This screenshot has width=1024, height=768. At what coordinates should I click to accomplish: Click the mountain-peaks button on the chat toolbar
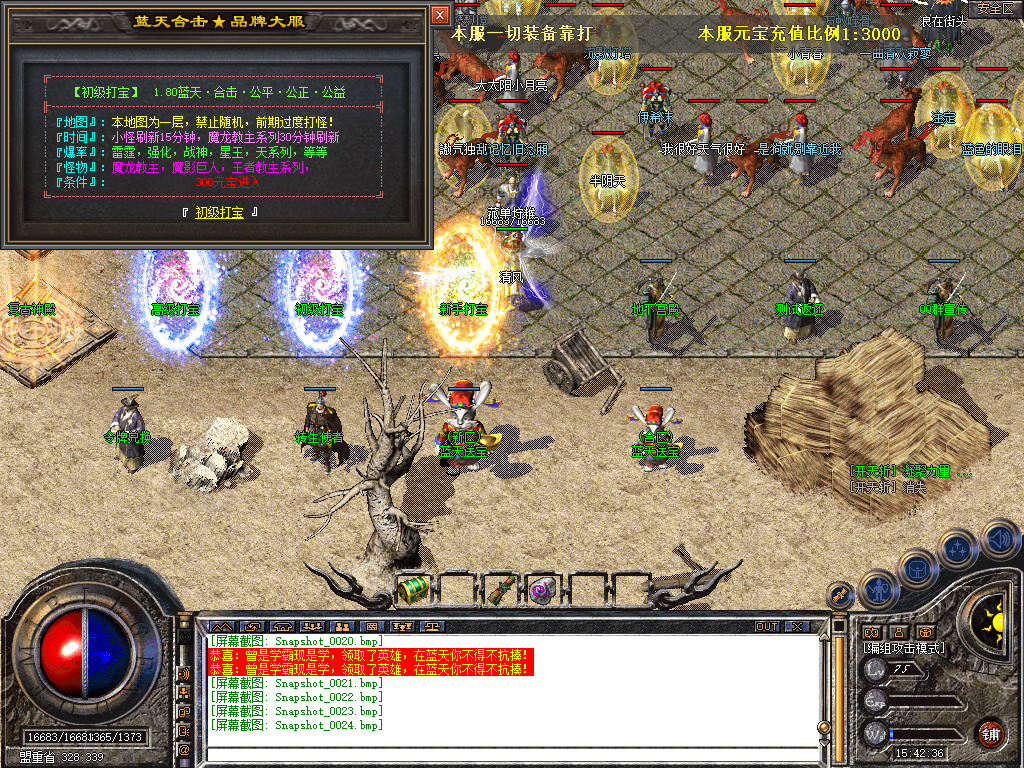click(x=221, y=627)
